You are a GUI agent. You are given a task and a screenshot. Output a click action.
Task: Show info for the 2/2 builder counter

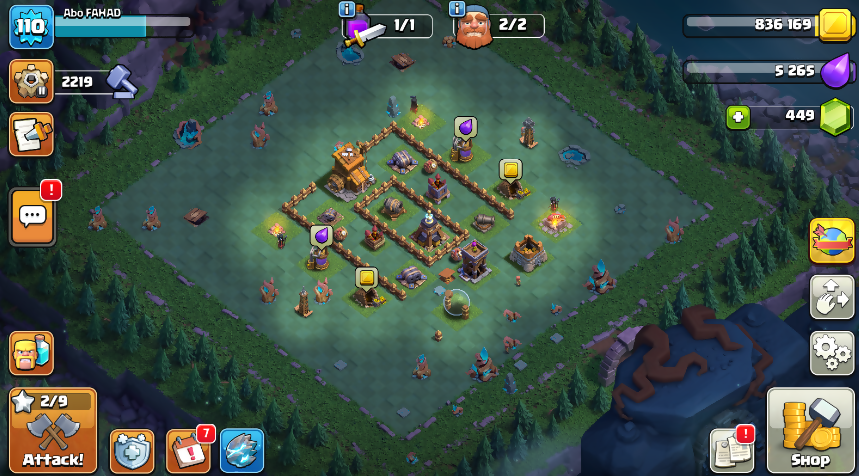[457, 9]
